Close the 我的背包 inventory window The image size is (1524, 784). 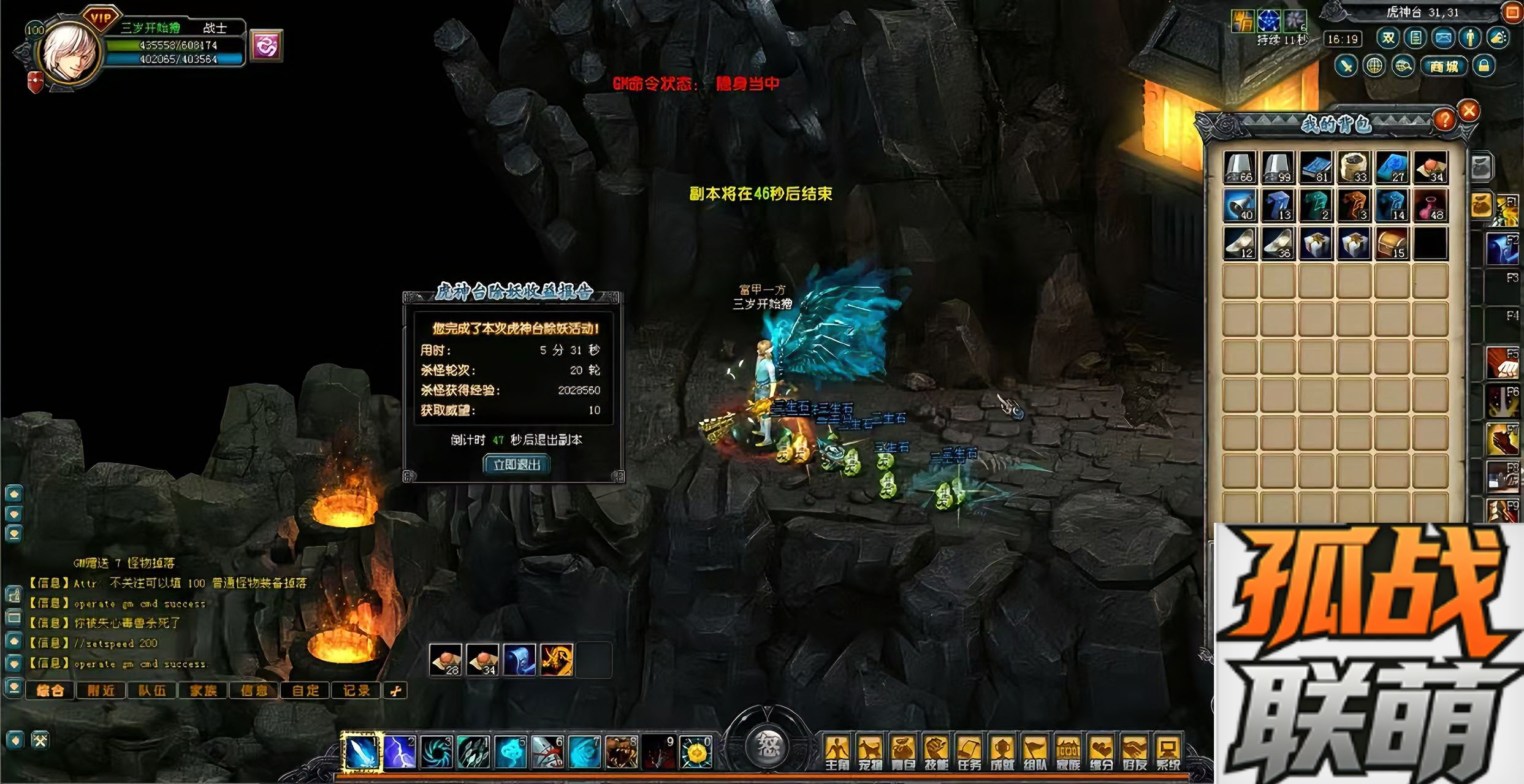pyautogui.click(x=1469, y=111)
